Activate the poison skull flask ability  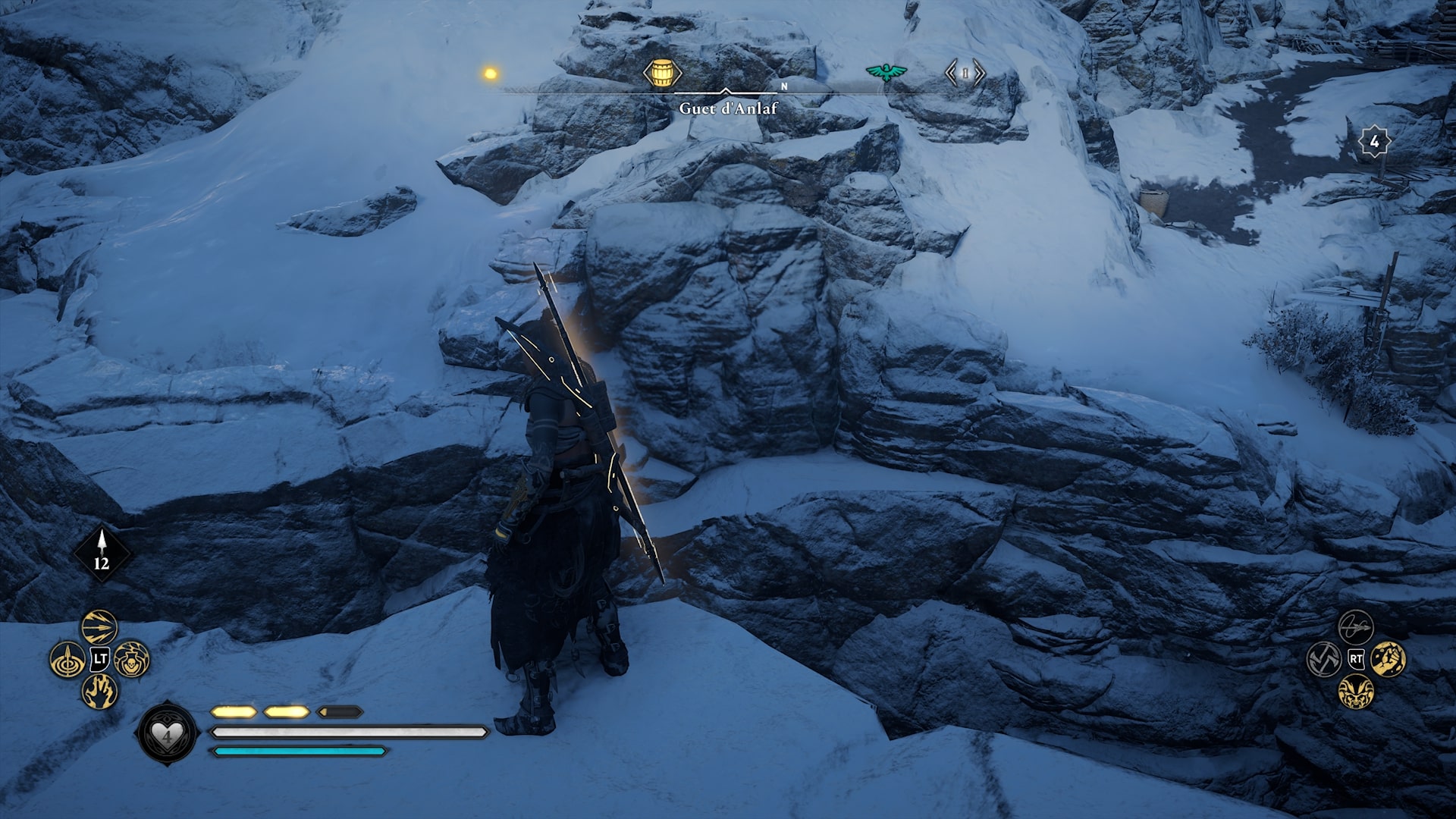point(132,660)
